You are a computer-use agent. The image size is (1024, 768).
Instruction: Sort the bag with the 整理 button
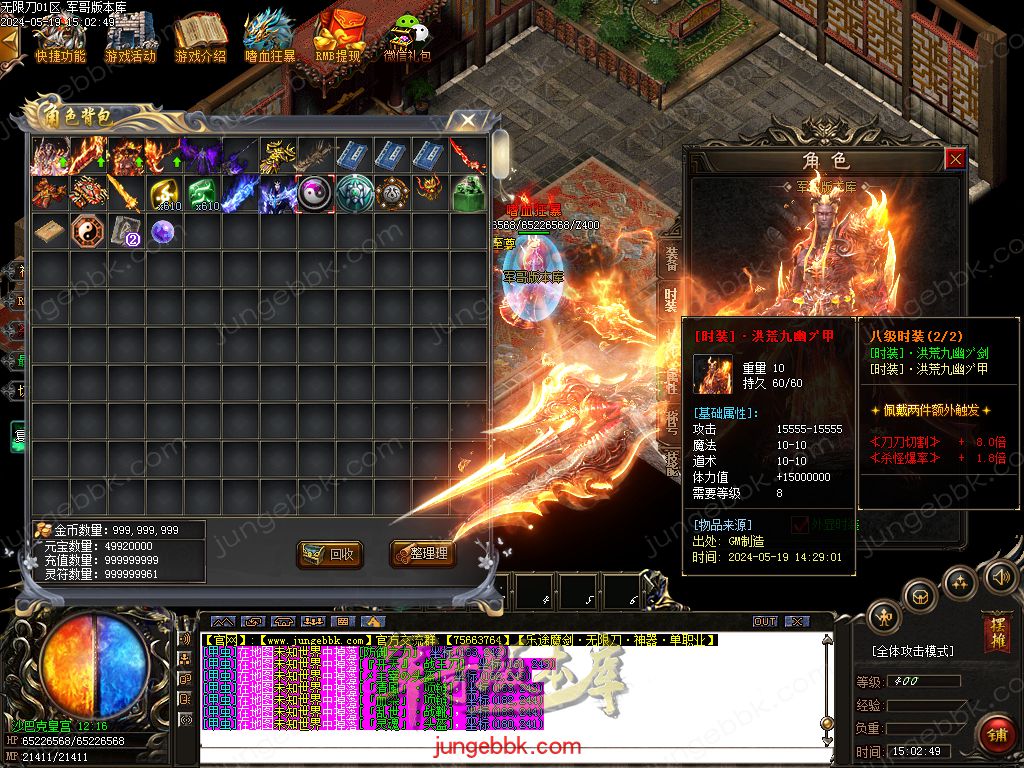pyautogui.click(x=418, y=553)
